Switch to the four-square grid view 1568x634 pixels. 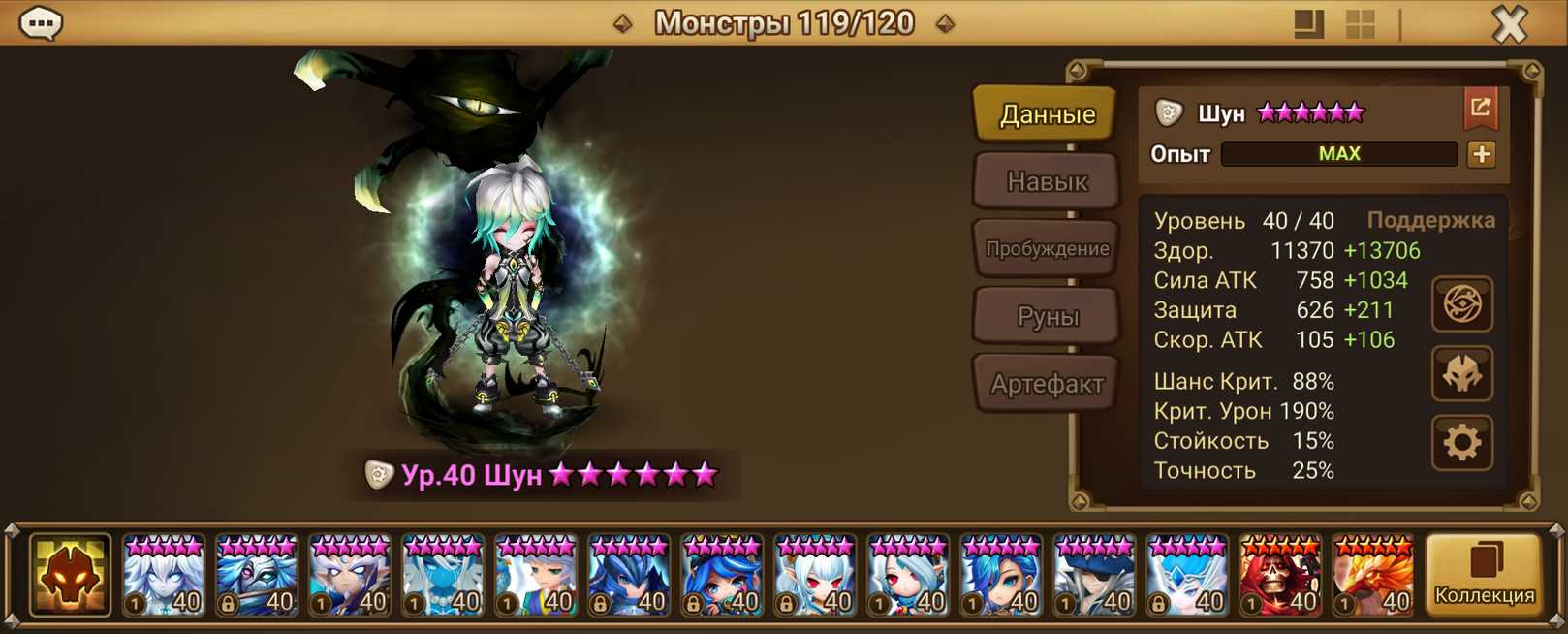coord(1361,24)
